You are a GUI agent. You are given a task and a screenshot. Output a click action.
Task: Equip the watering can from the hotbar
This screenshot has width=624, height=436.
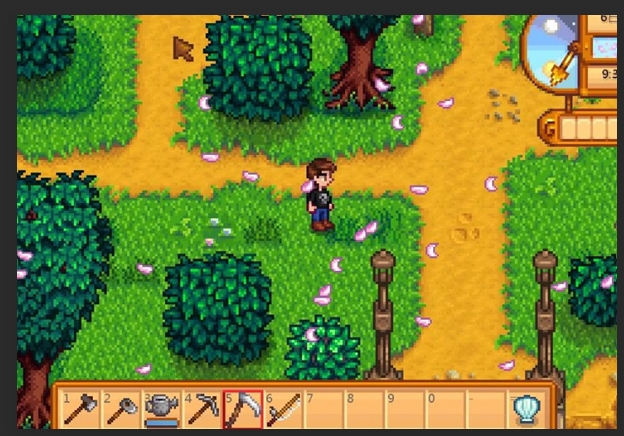pyautogui.click(x=161, y=409)
